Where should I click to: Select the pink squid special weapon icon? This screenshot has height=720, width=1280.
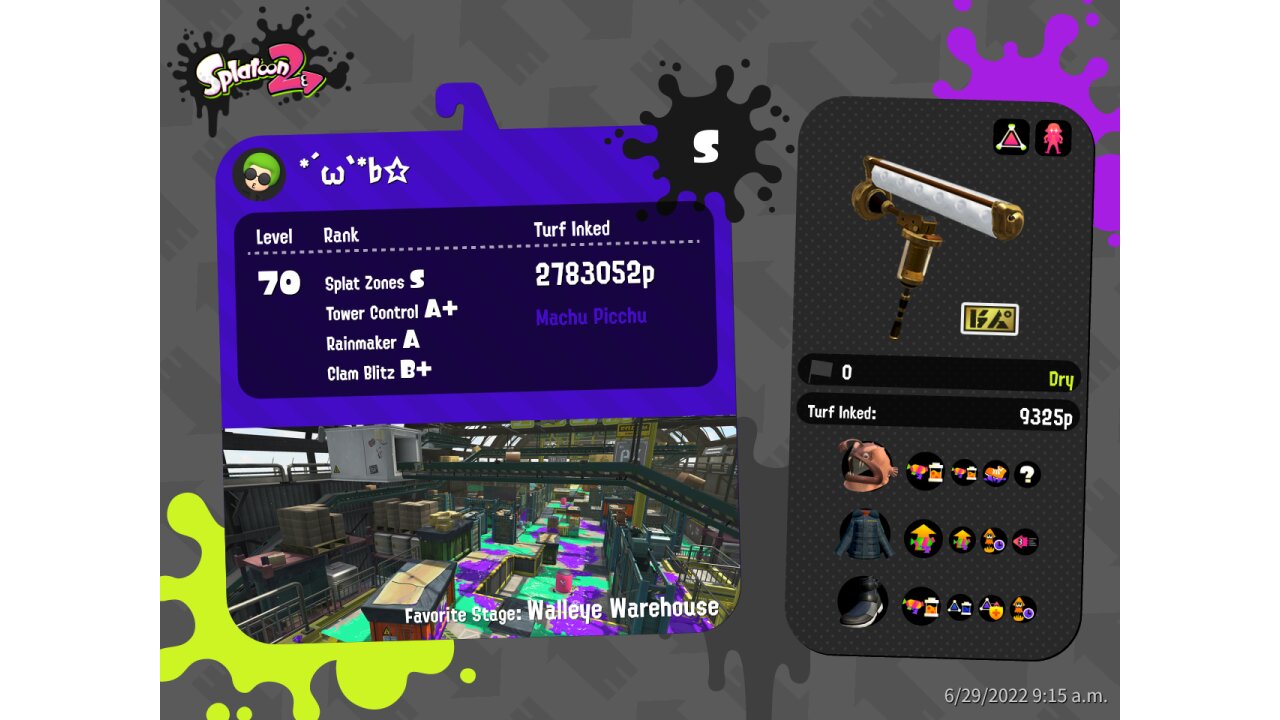point(1053,137)
